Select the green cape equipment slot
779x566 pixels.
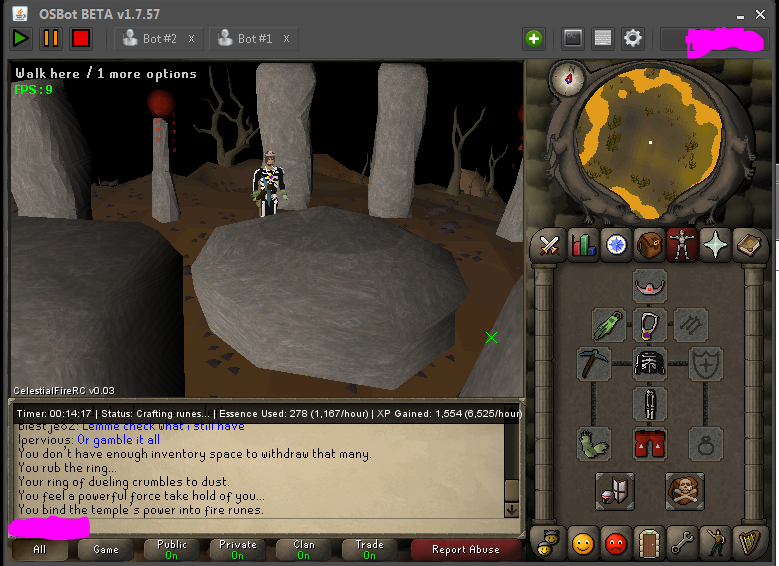coord(609,324)
